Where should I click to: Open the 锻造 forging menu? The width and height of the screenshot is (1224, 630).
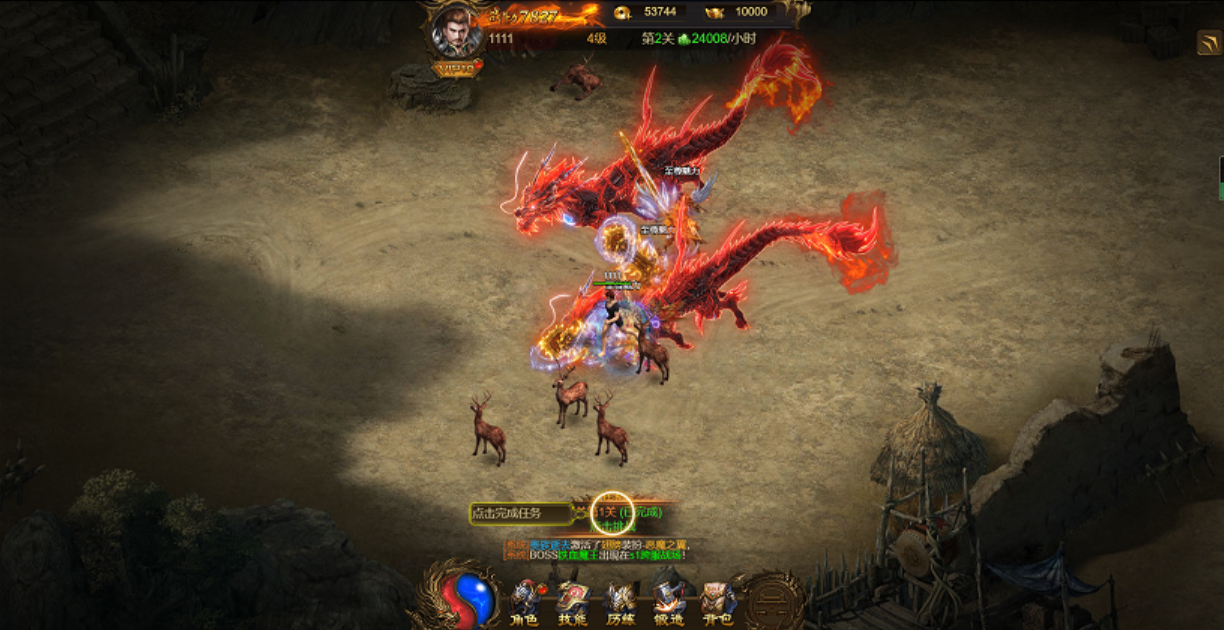click(x=669, y=603)
